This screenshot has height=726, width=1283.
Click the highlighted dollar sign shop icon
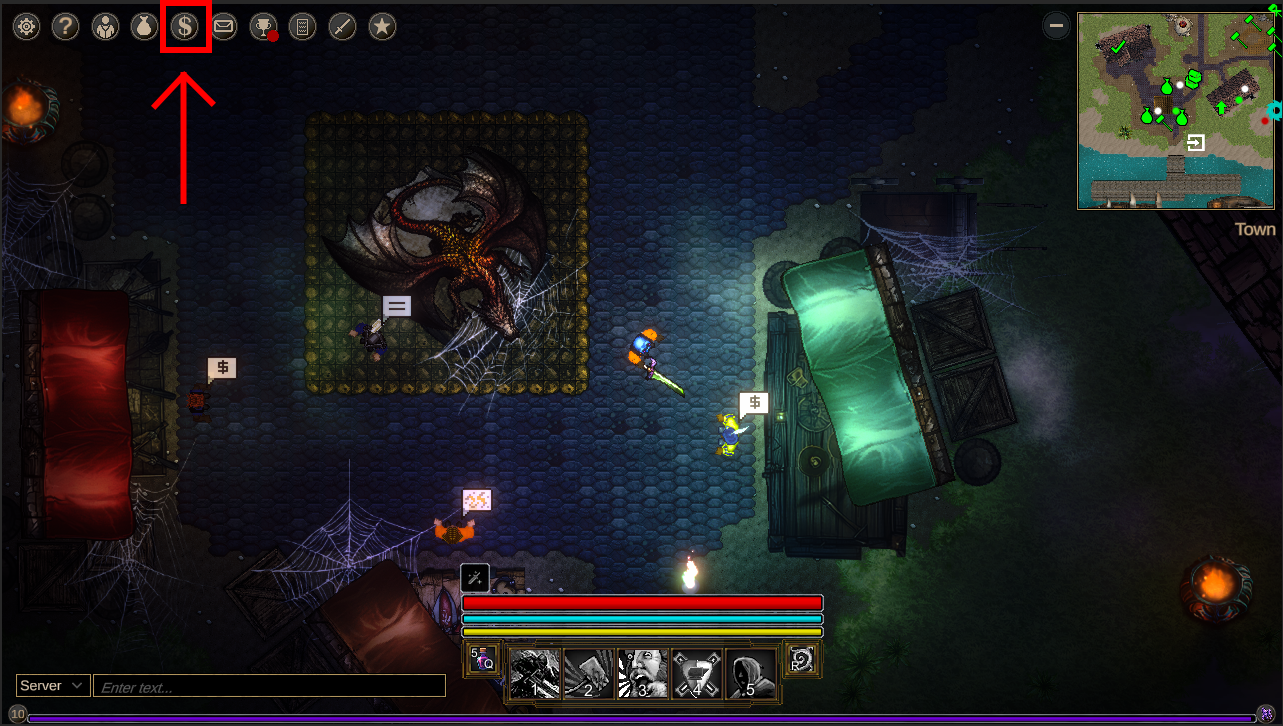[184, 27]
